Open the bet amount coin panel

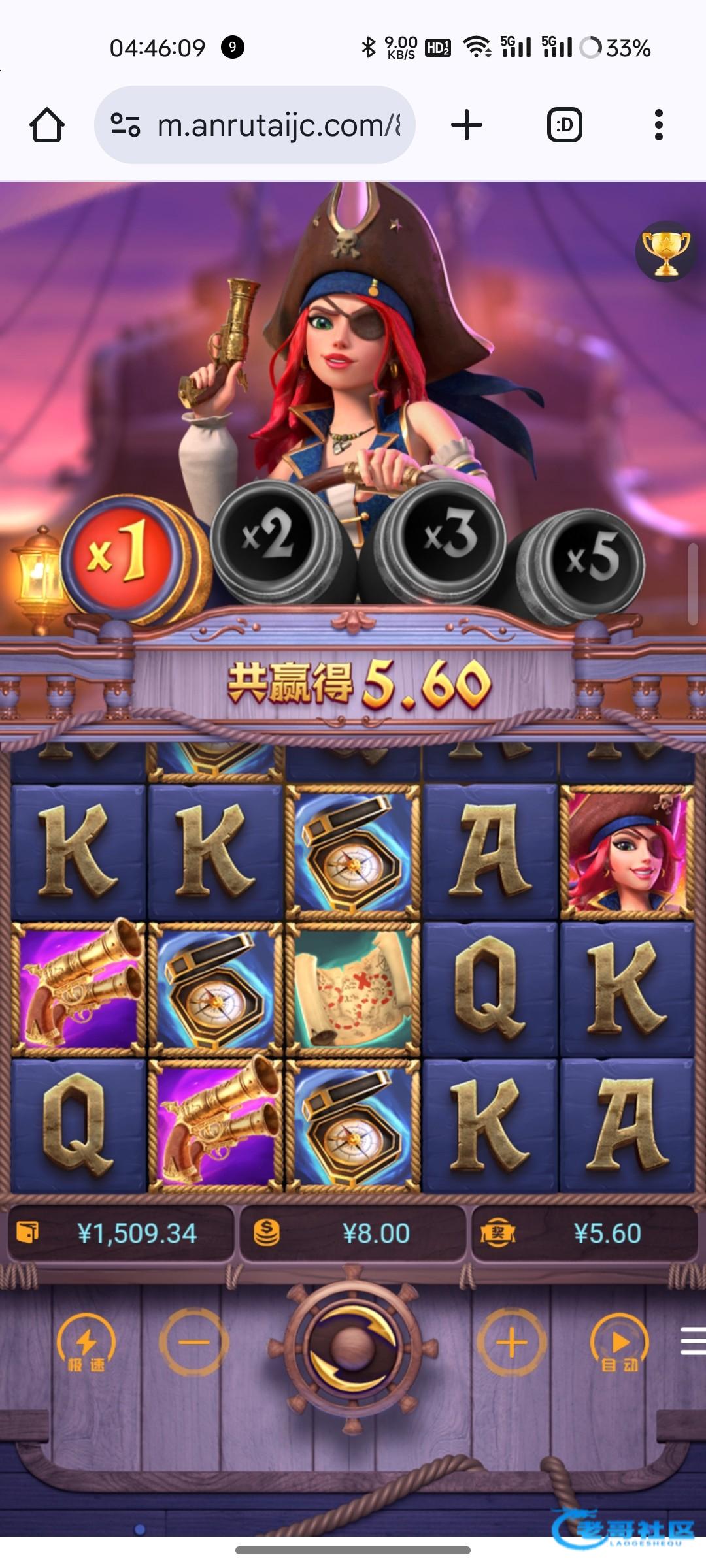pos(353,1233)
